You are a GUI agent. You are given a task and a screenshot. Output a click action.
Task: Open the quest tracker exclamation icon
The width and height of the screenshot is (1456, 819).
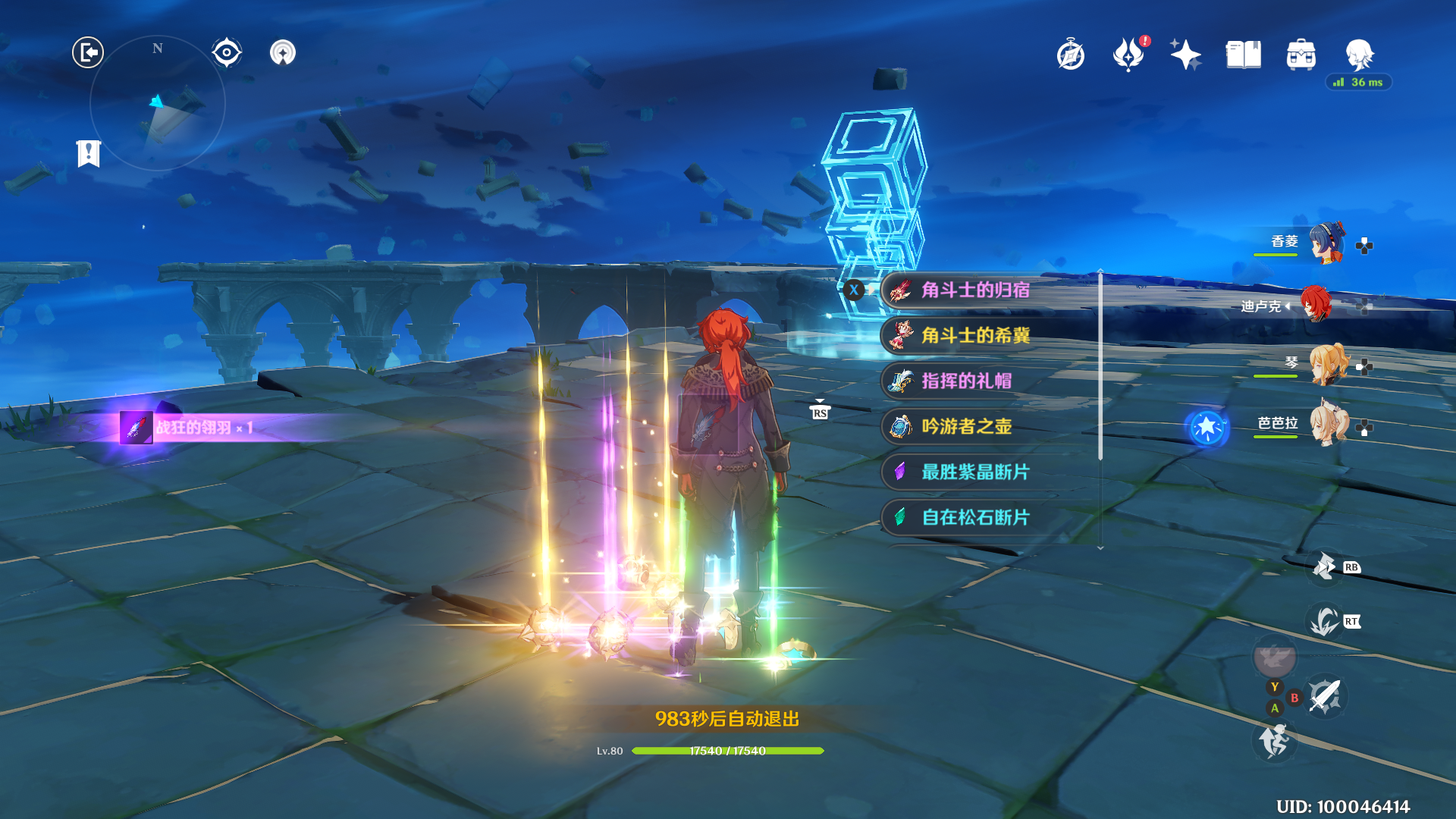(89, 153)
